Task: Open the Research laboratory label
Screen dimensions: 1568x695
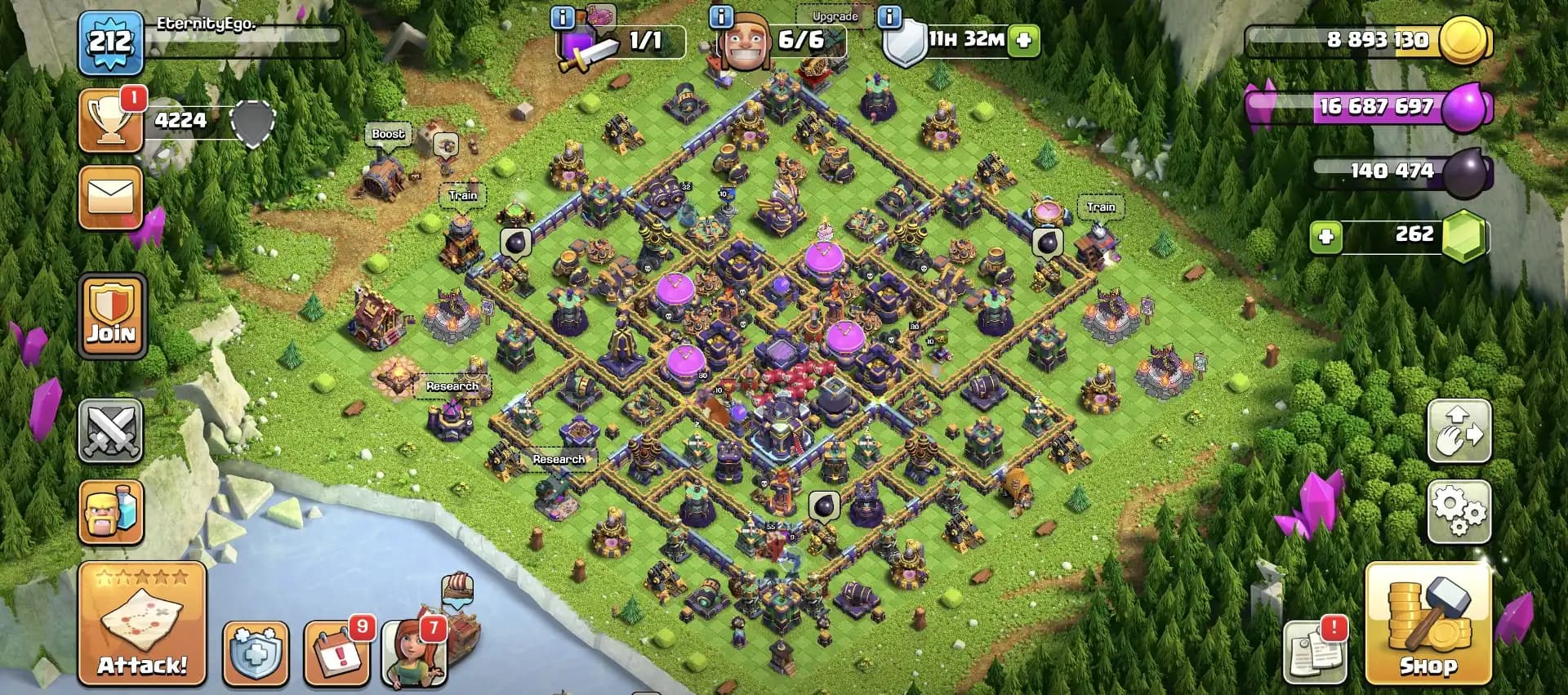Action: click(452, 385)
